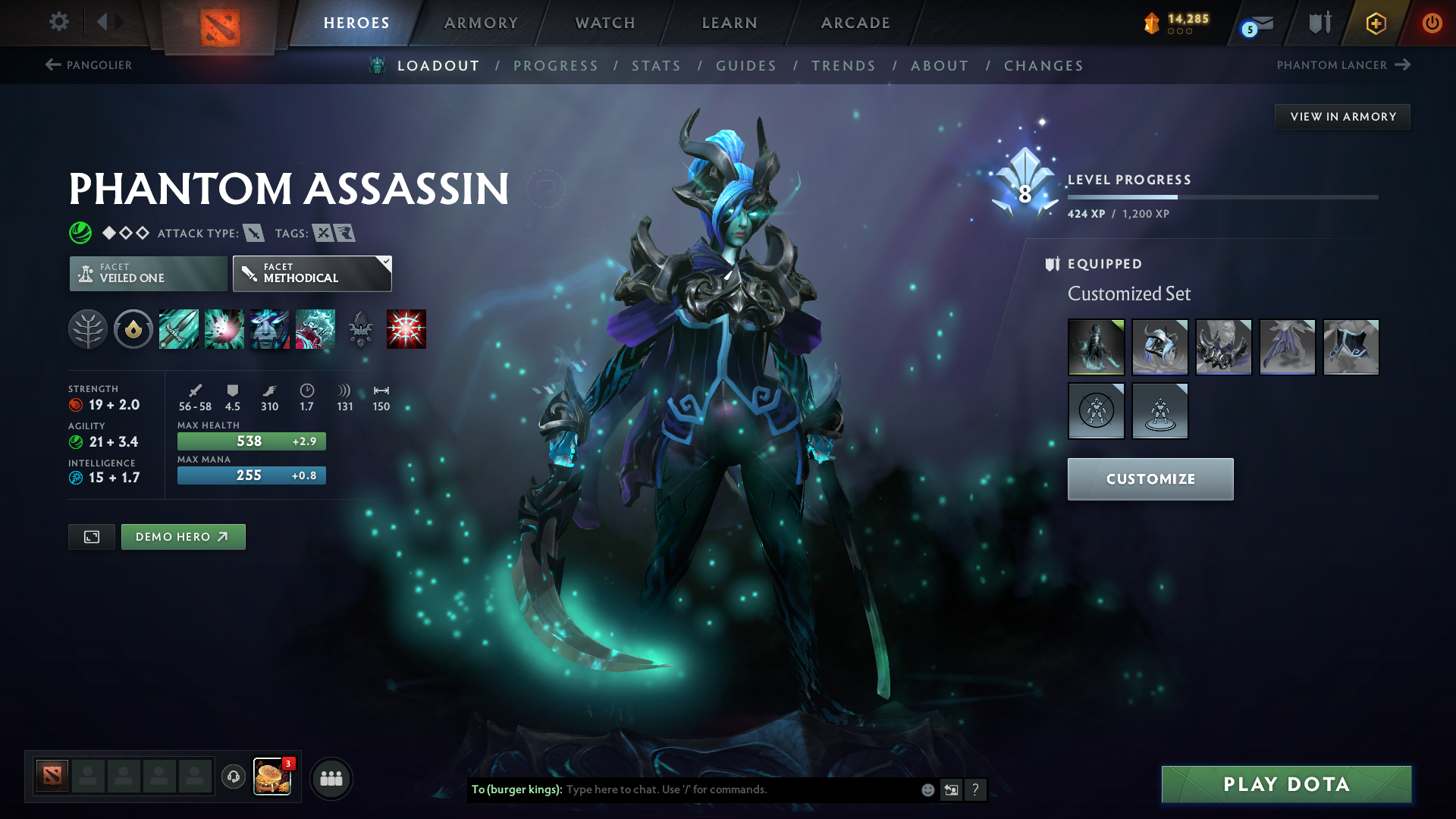Screen dimensions: 1456x819
Task: Select the Coup de Grace ability icon
Action: (406, 329)
